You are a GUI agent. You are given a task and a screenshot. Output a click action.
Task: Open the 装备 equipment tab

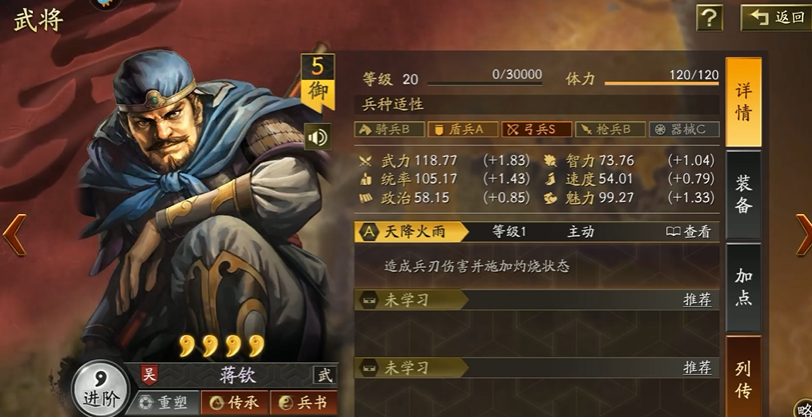[743, 195]
